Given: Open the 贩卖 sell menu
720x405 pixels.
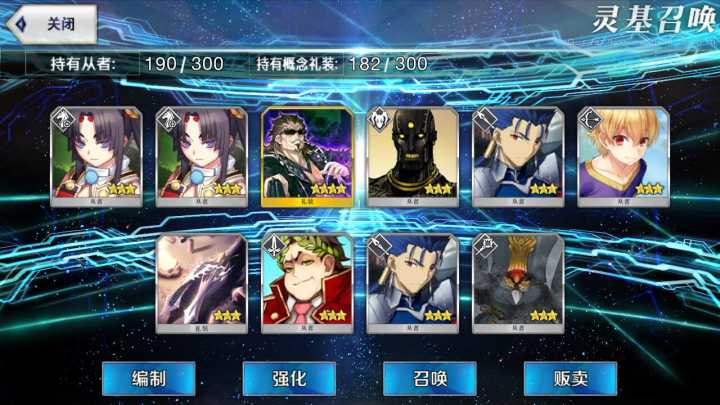Looking at the screenshot, I should point(571,378).
